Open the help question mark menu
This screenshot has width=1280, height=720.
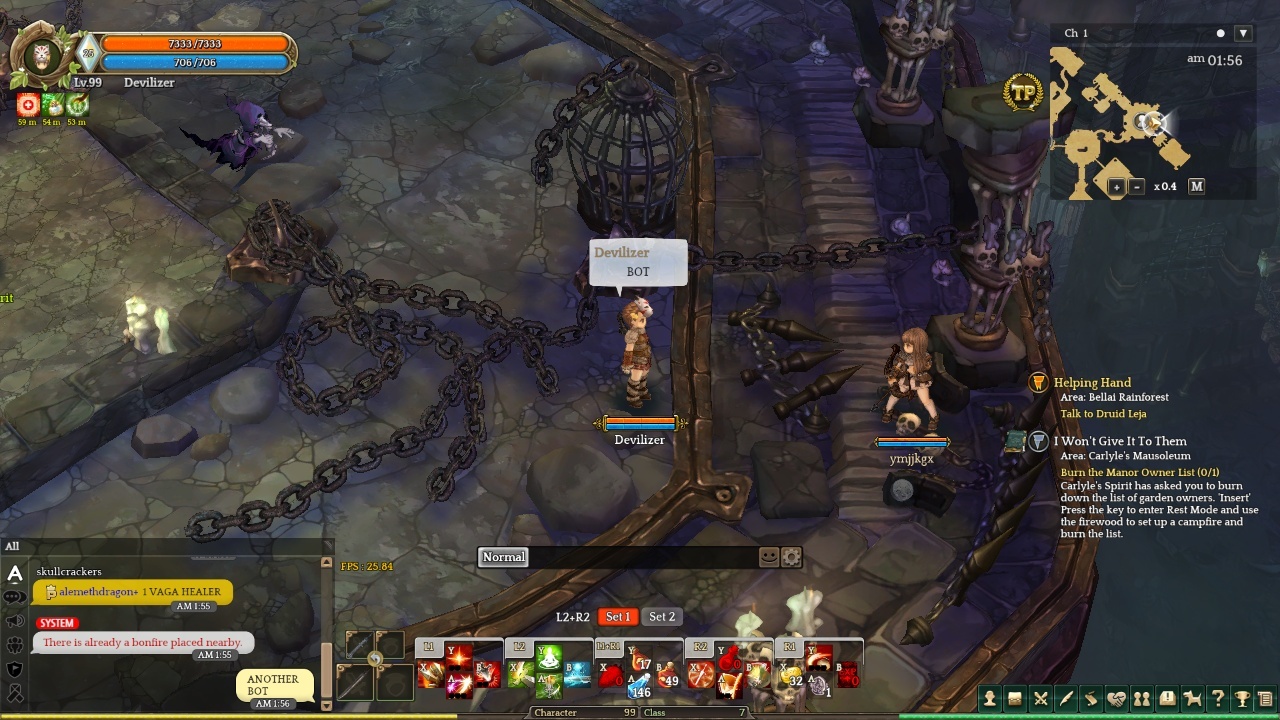coord(1217,699)
